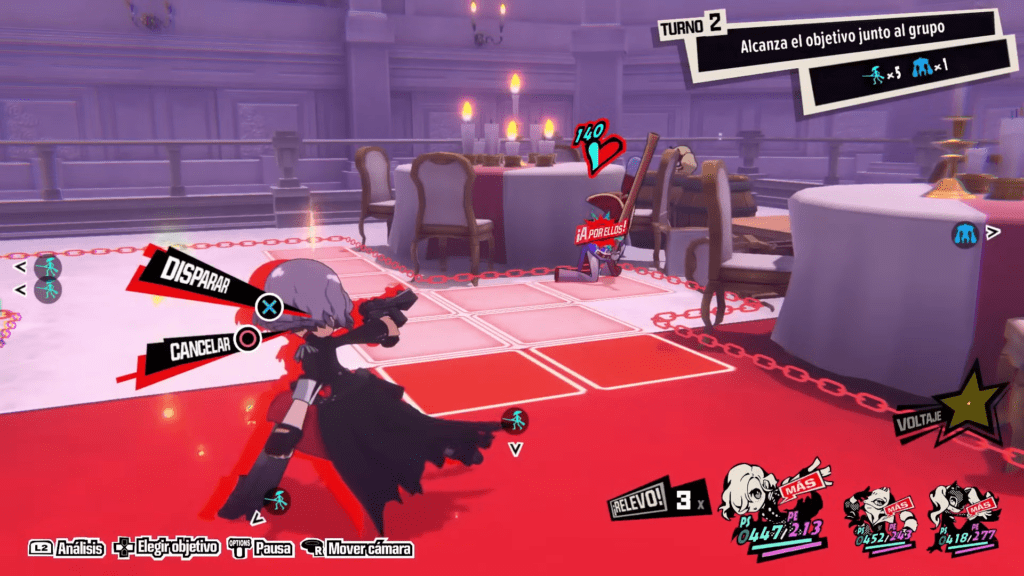Click the blue ally indicator near the right edge
The image size is (1024, 576).
[965, 235]
